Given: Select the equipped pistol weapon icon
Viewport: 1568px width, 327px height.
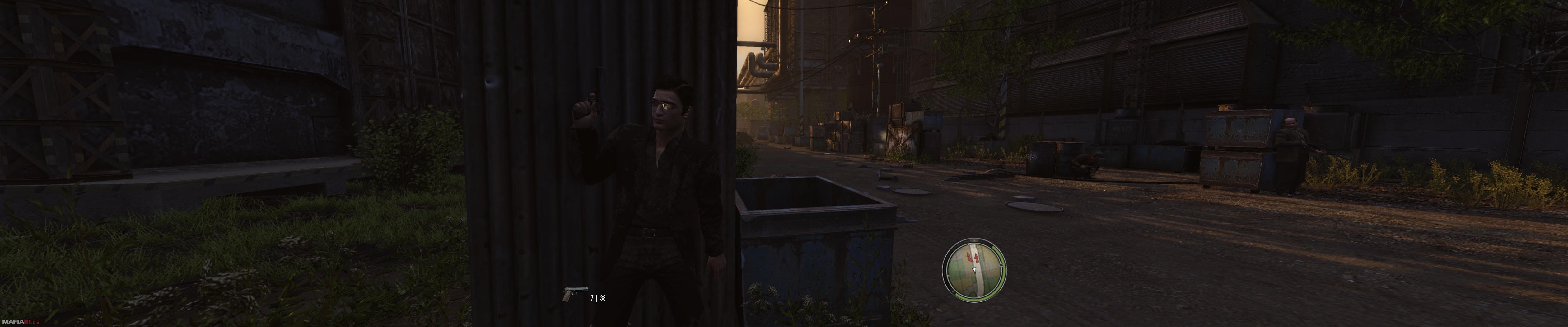Looking at the screenshot, I should click(575, 294).
